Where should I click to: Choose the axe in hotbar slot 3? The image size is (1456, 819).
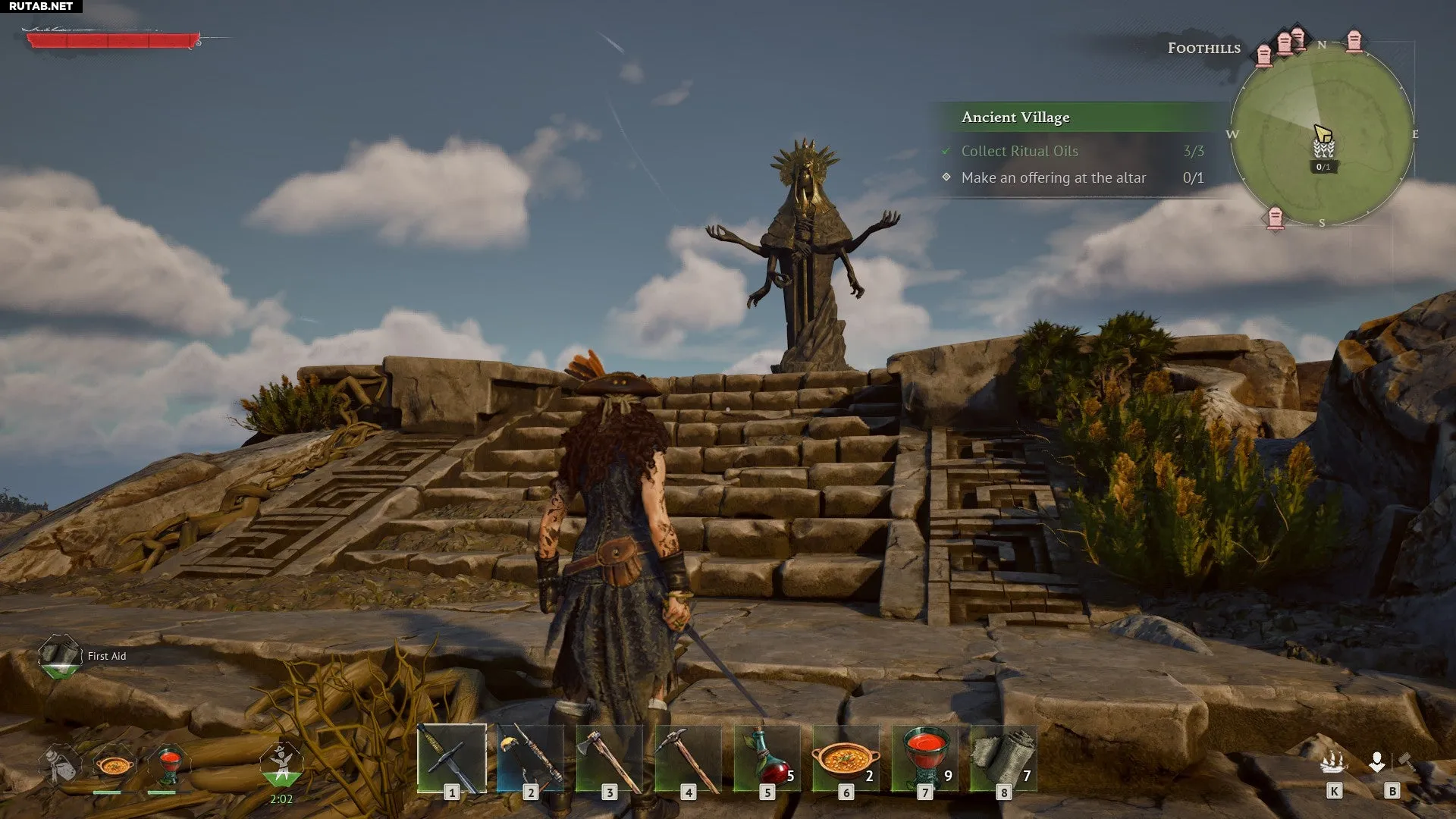point(609,758)
